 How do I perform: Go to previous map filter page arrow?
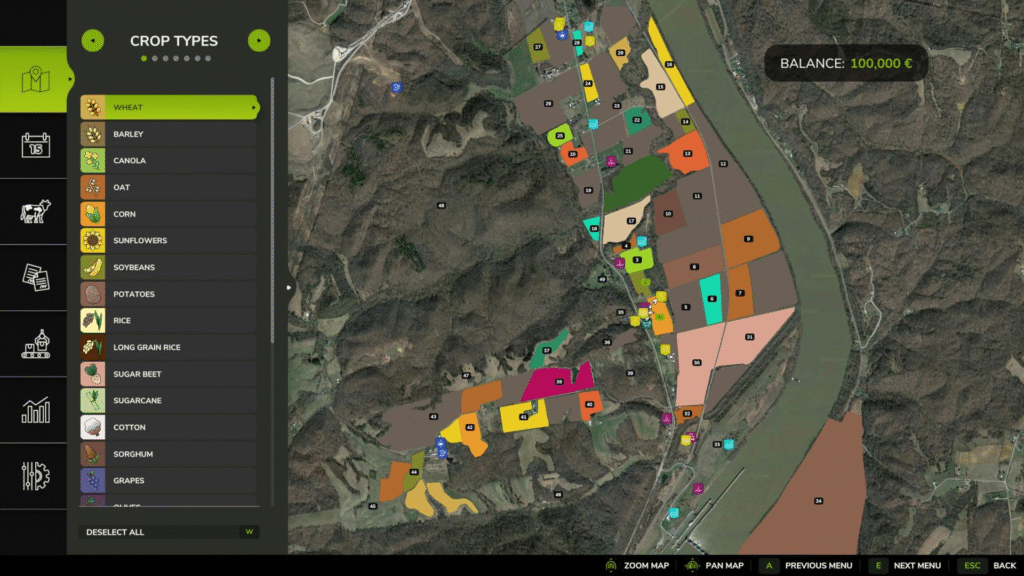(x=92, y=41)
